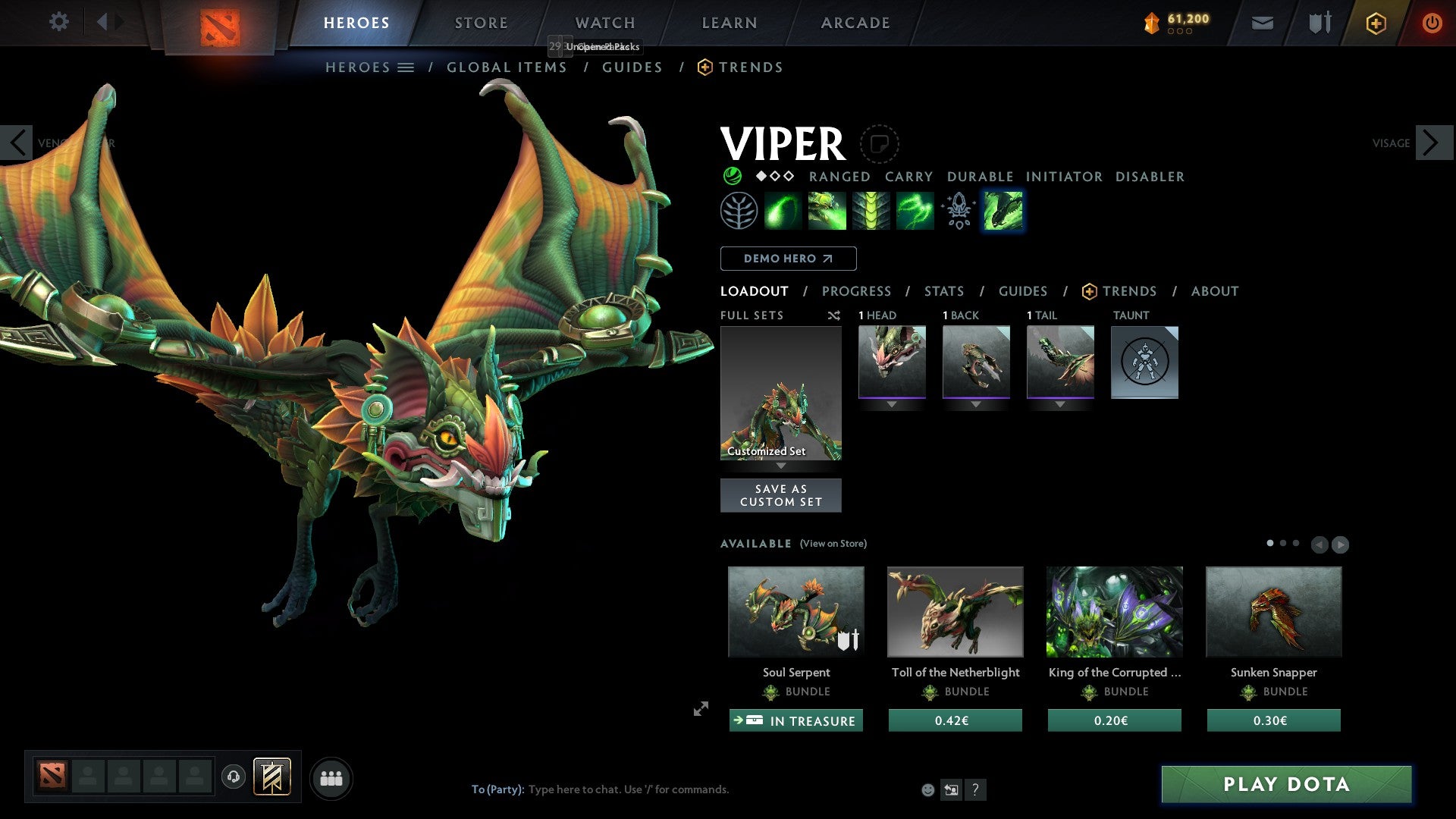This screenshot has width=1456, height=819.
Task: Click the Armory shield and sword icon
Action: 1319,23
